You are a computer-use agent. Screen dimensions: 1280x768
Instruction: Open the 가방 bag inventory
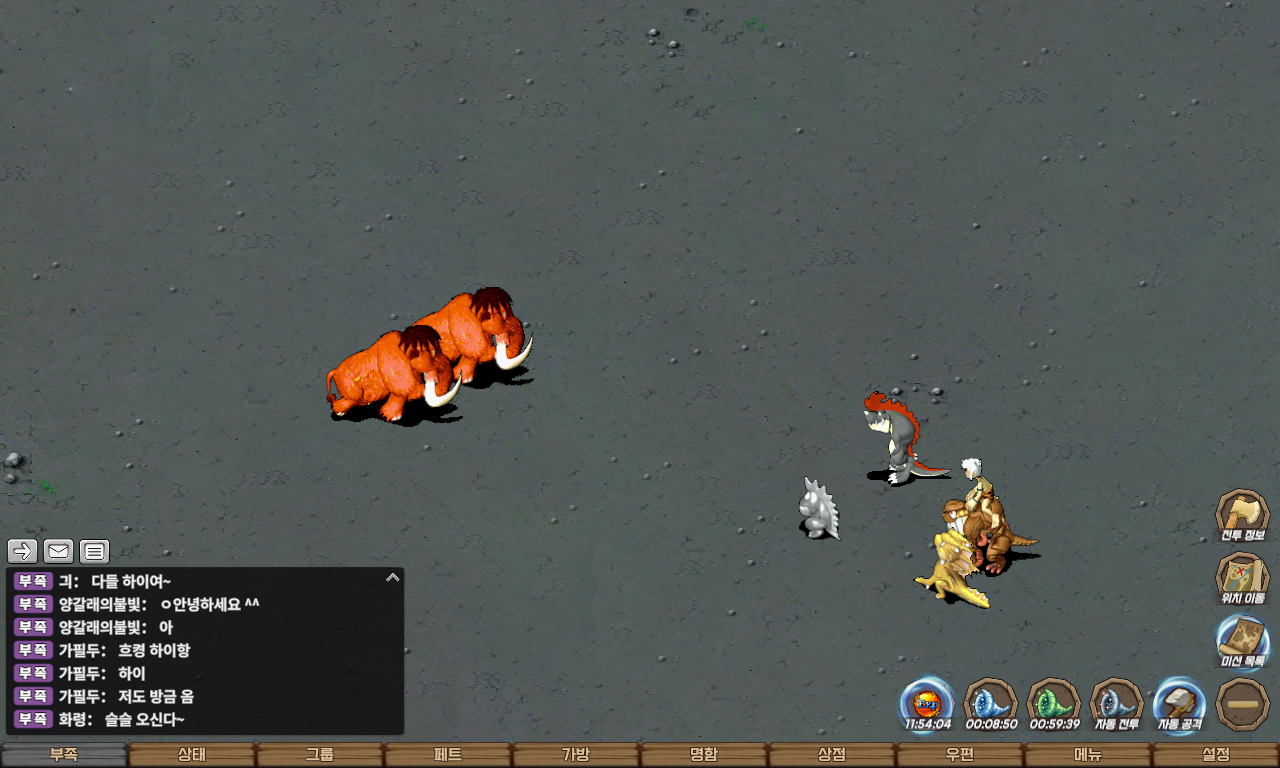[x=576, y=755]
